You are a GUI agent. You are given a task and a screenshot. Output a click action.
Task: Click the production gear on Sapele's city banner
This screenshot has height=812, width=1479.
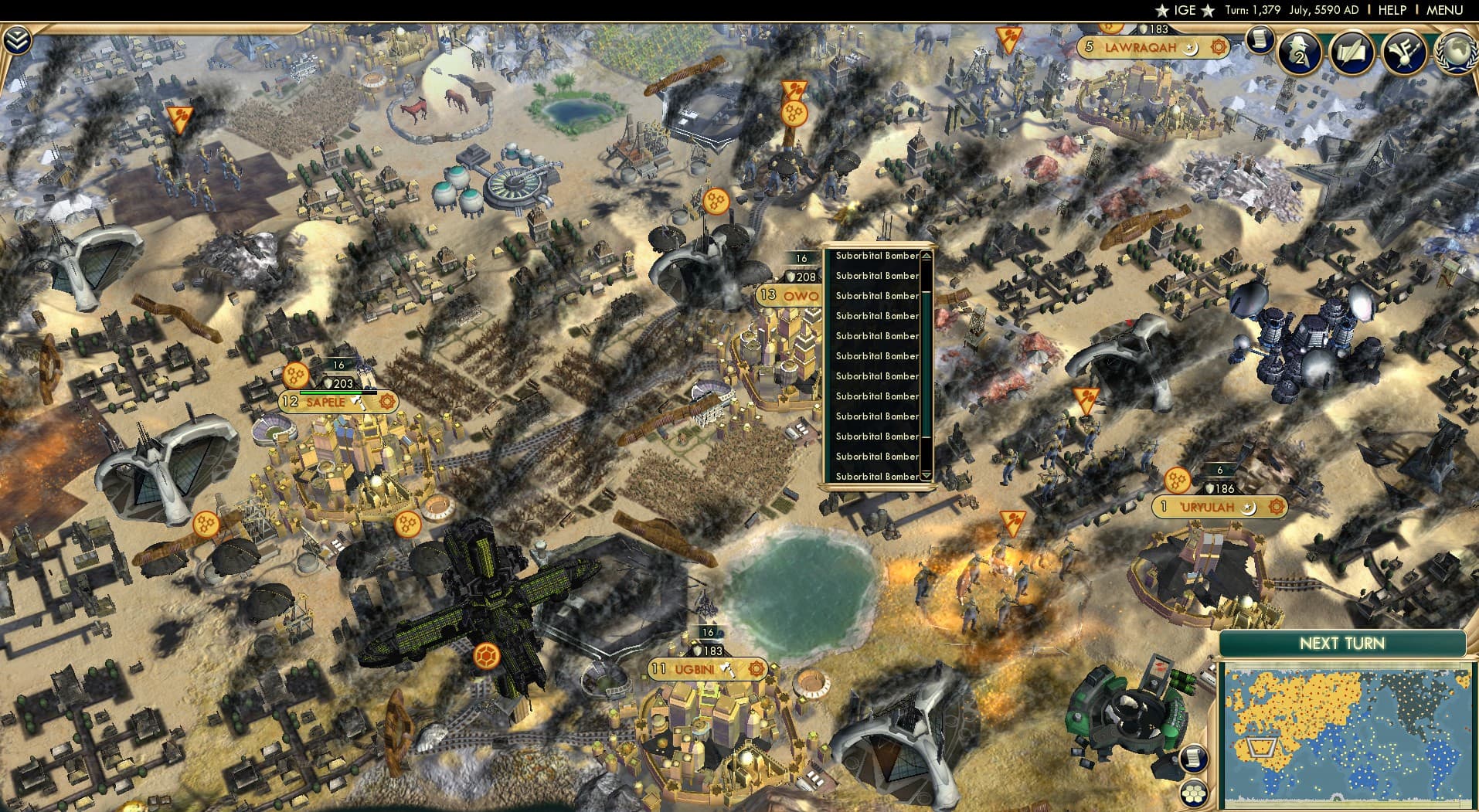(388, 402)
